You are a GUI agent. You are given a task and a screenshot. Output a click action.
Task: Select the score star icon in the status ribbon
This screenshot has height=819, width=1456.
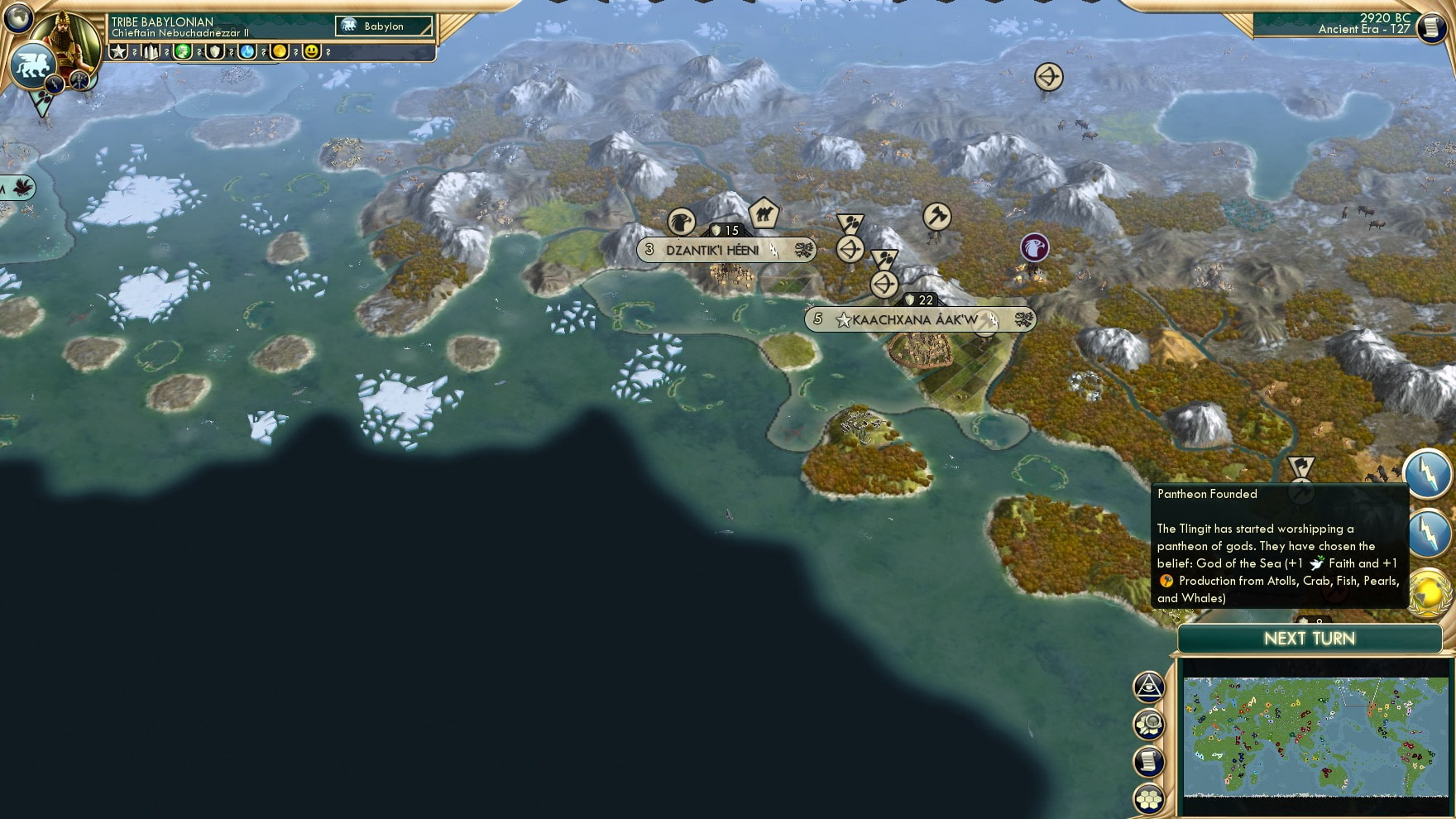coord(118,51)
